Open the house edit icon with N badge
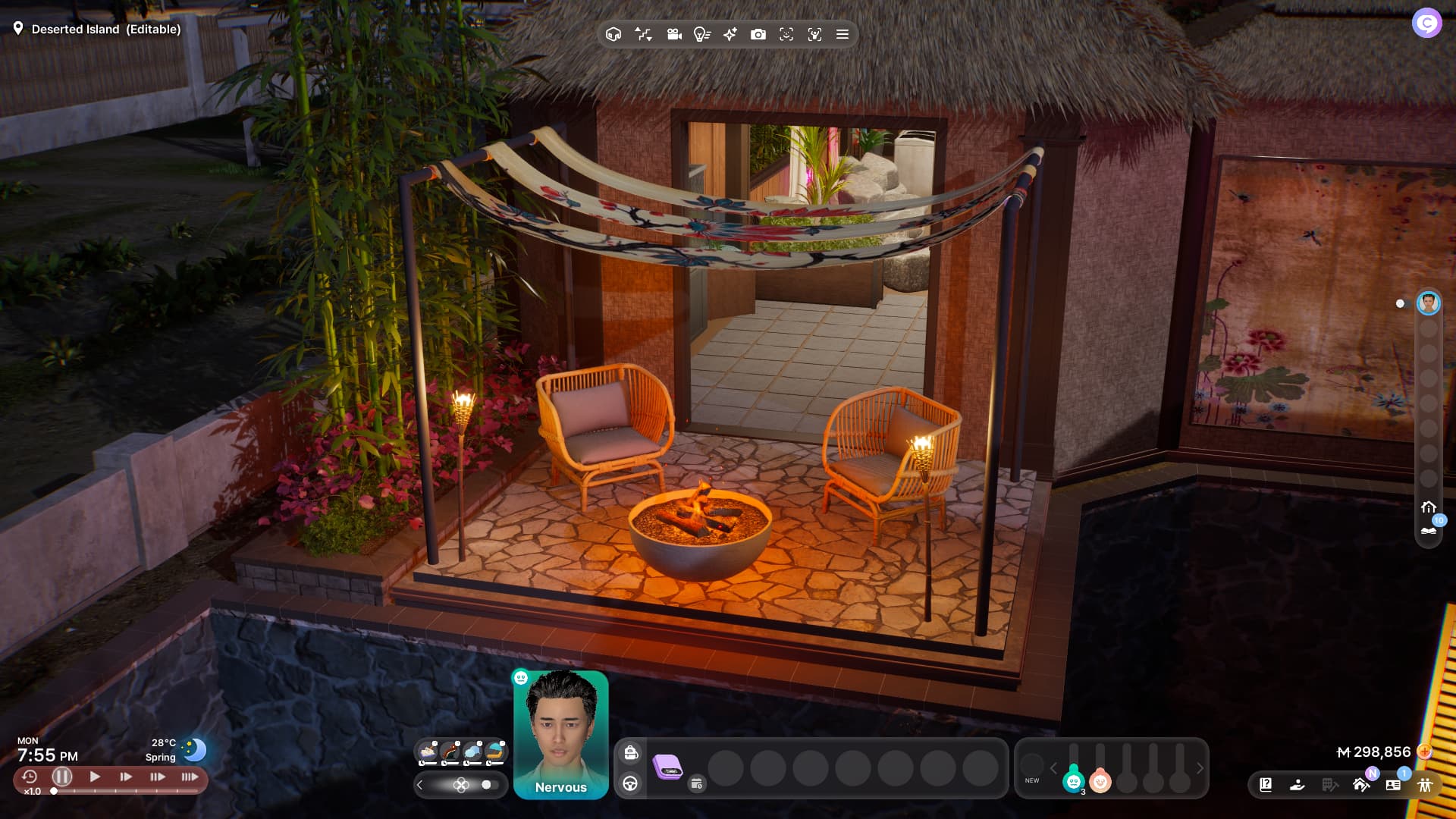Image resolution: width=1456 pixels, height=819 pixels. pyautogui.click(x=1361, y=784)
